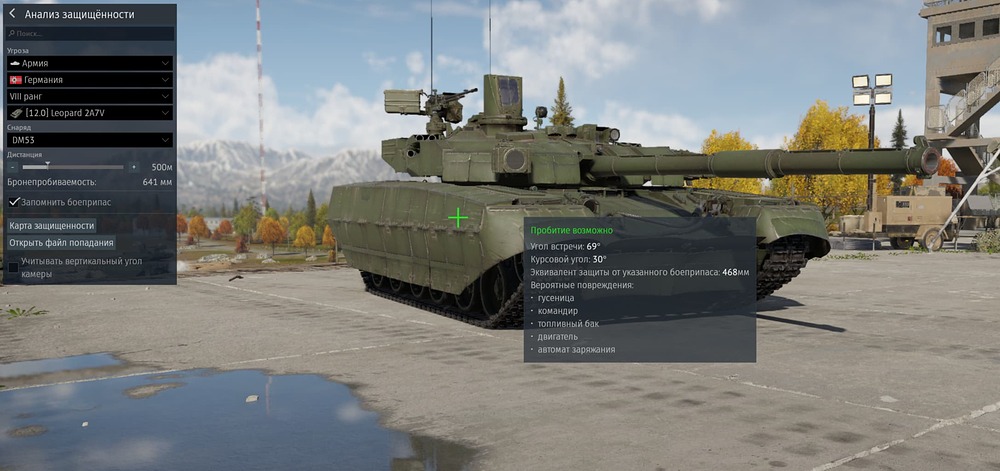This screenshot has height=471, width=1000.
Task: Click the Поиск search field
Action: [x=90, y=33]
